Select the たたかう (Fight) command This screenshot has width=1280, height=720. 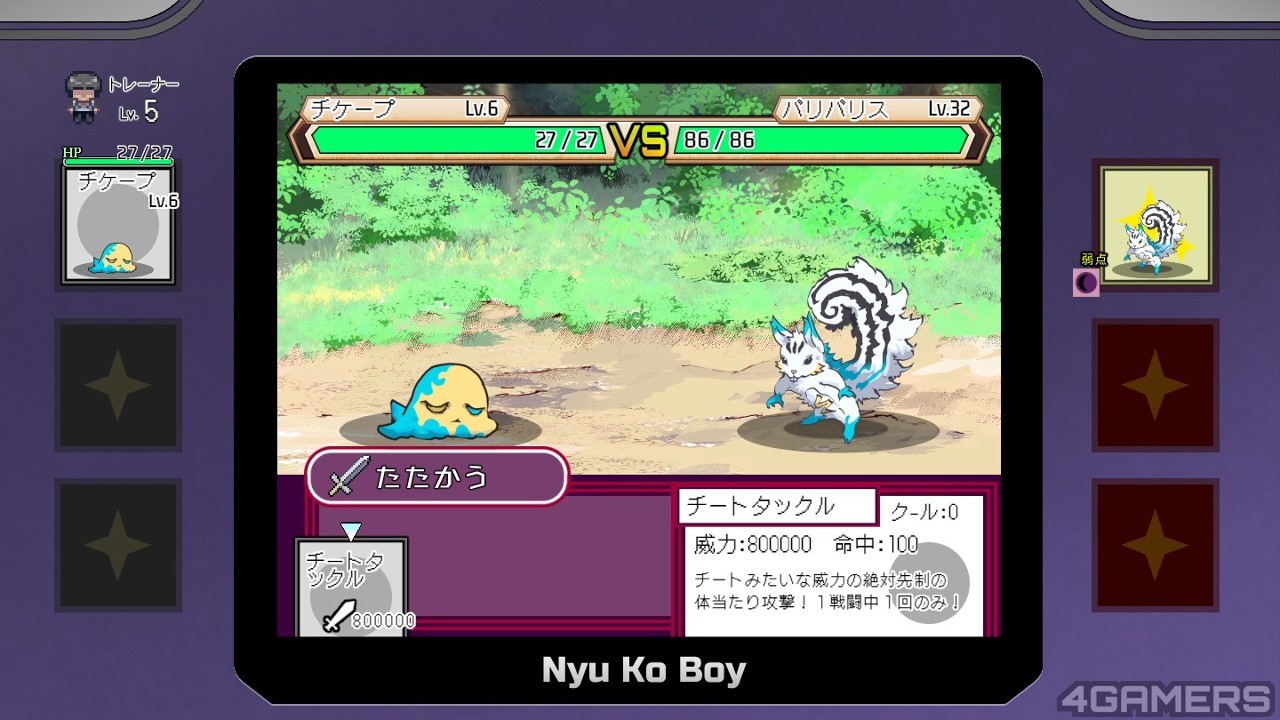(x=437, y=477)
